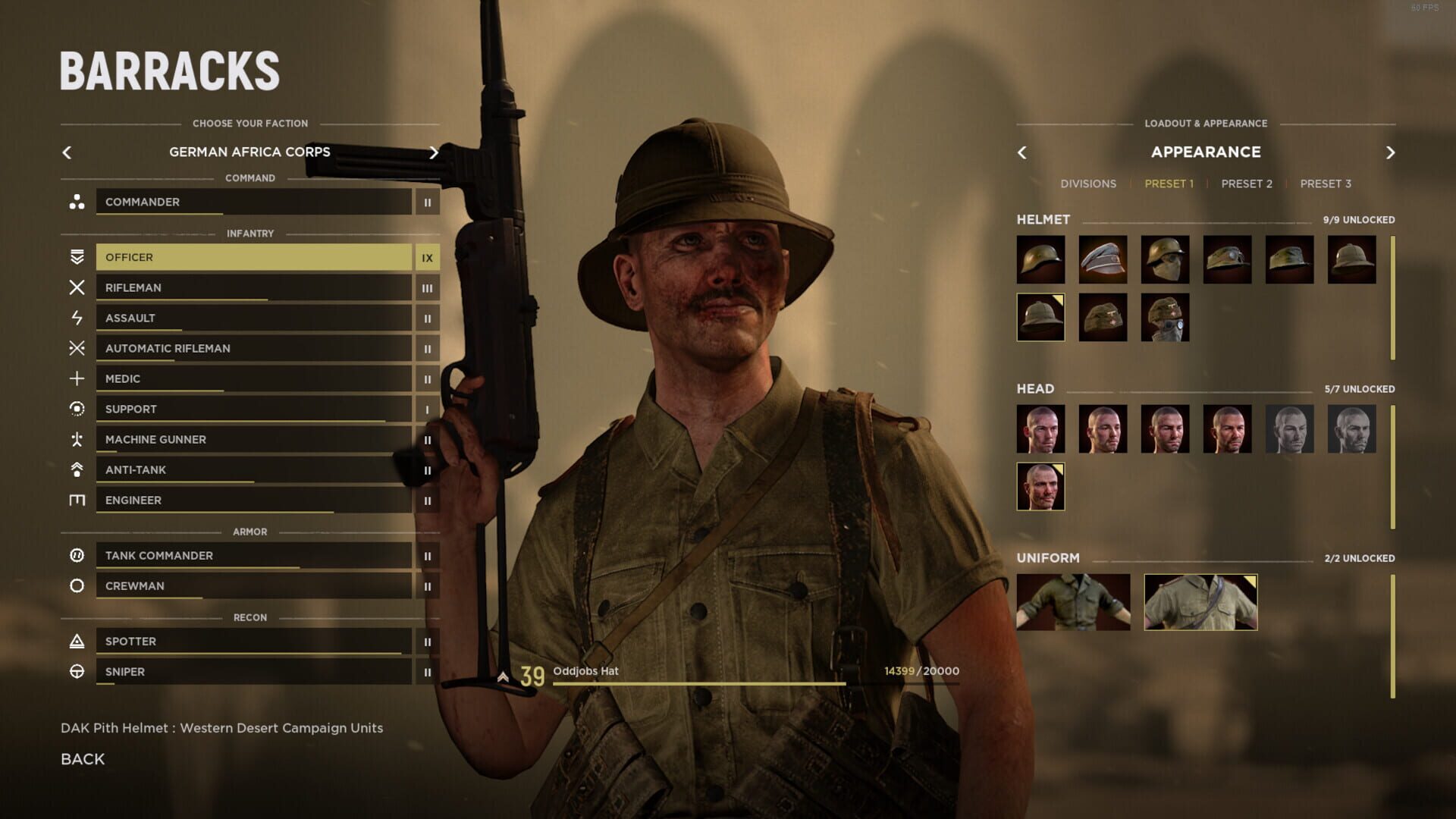1456x819 pixels.
Task: Select the pith helmet in the Helmet grid
Action: coord(1040,316)
